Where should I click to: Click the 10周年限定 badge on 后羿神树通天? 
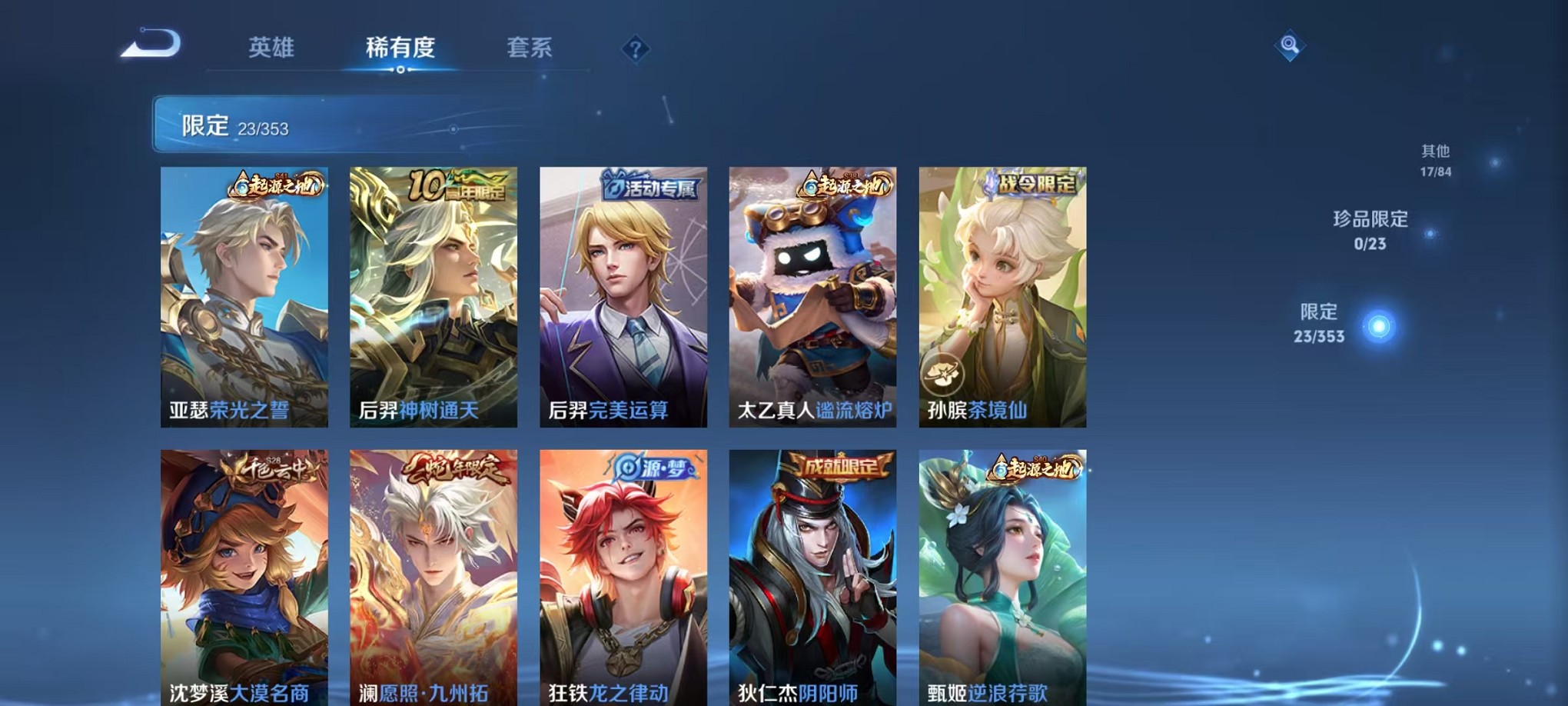457,184
